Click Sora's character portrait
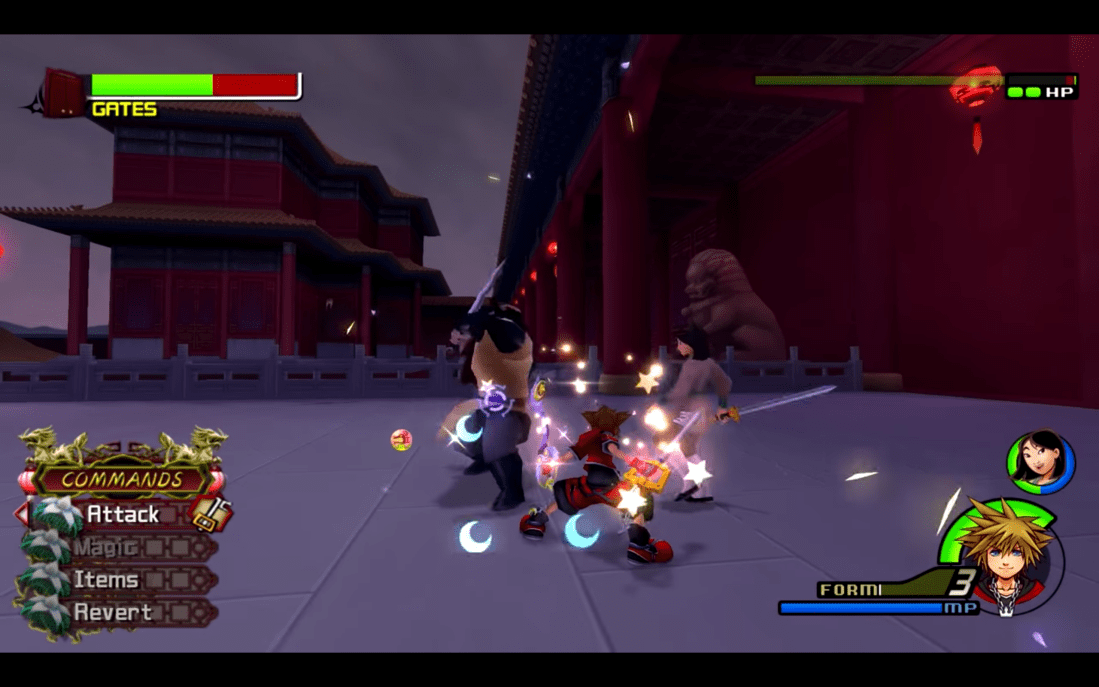This screenshot has height=687, width=1099. (x=1005, y=556)
